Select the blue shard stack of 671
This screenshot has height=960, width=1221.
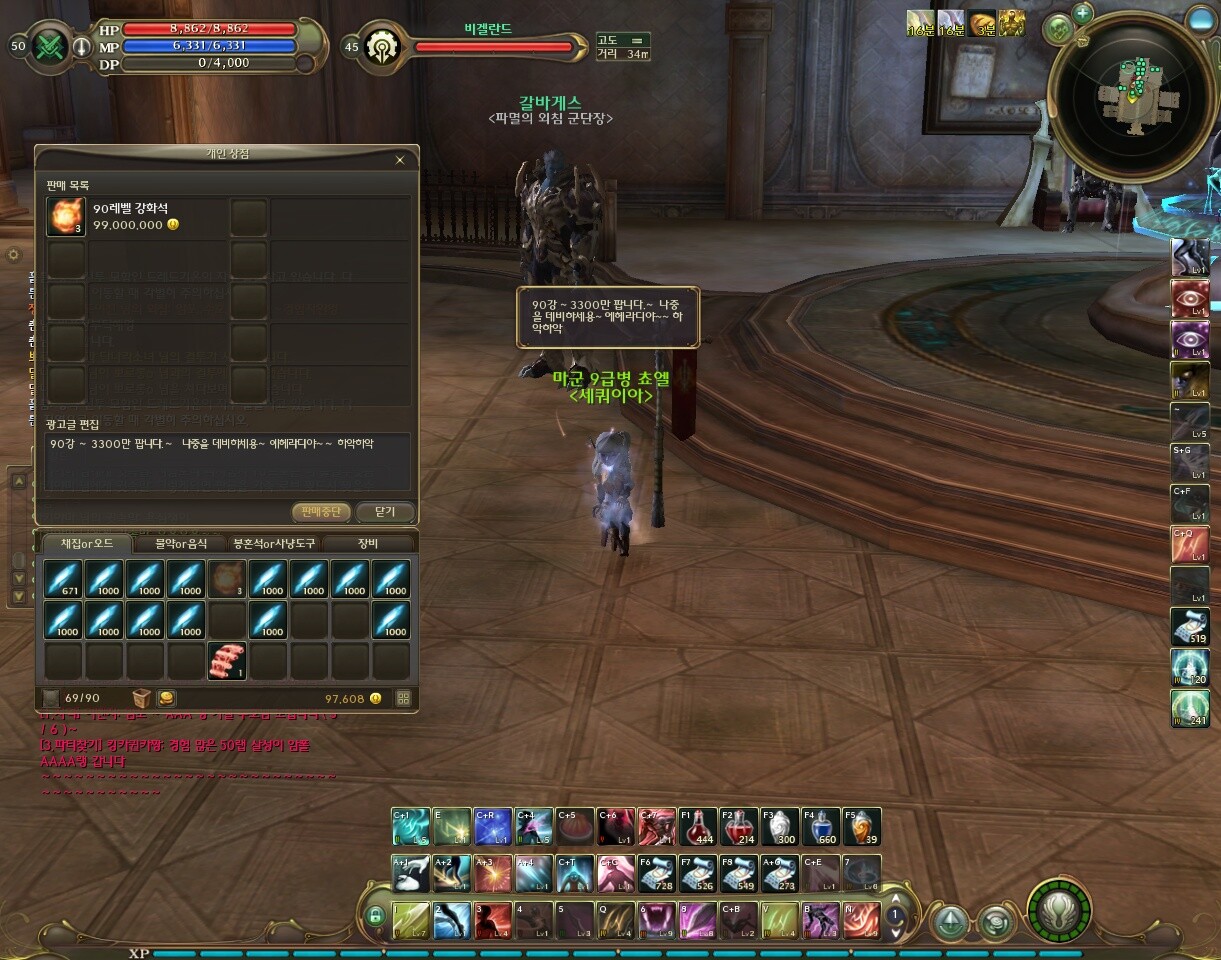tap(63, 579)
